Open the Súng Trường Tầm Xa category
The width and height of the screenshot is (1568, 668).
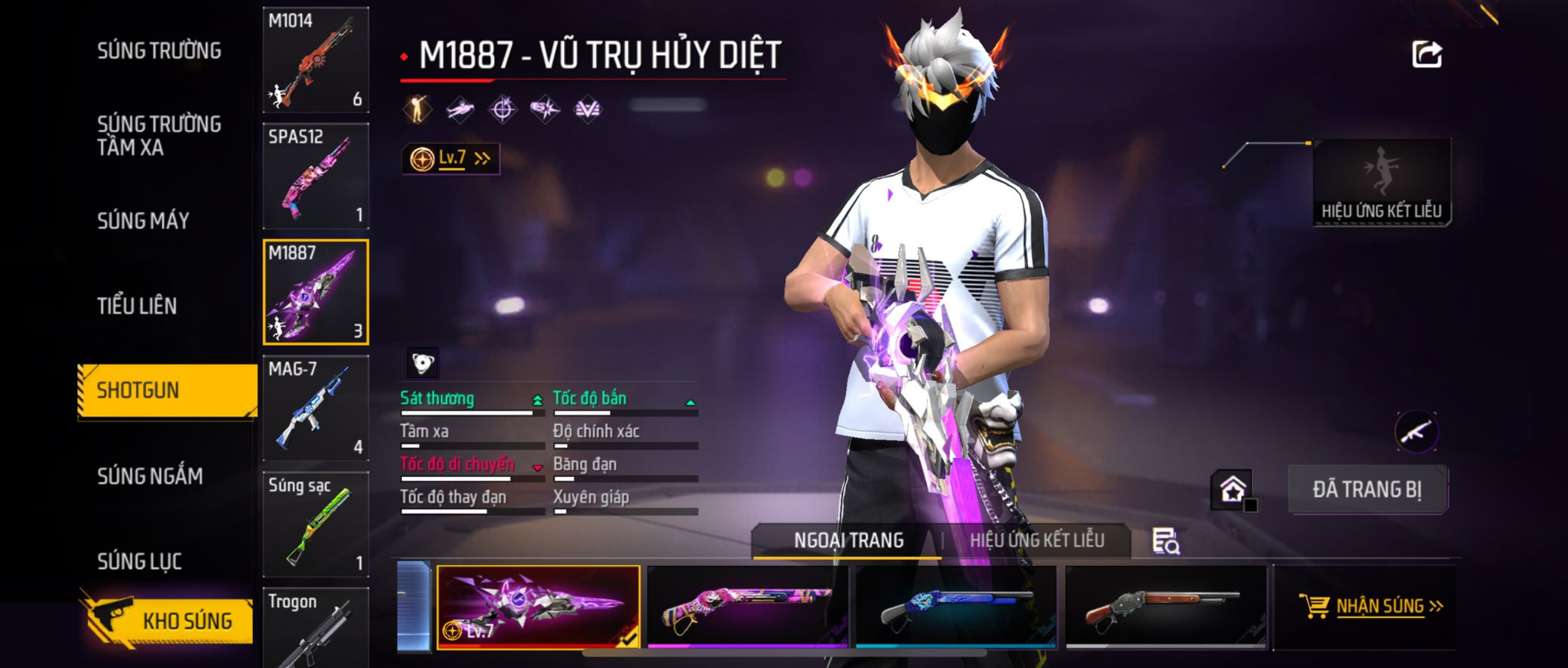159,135
